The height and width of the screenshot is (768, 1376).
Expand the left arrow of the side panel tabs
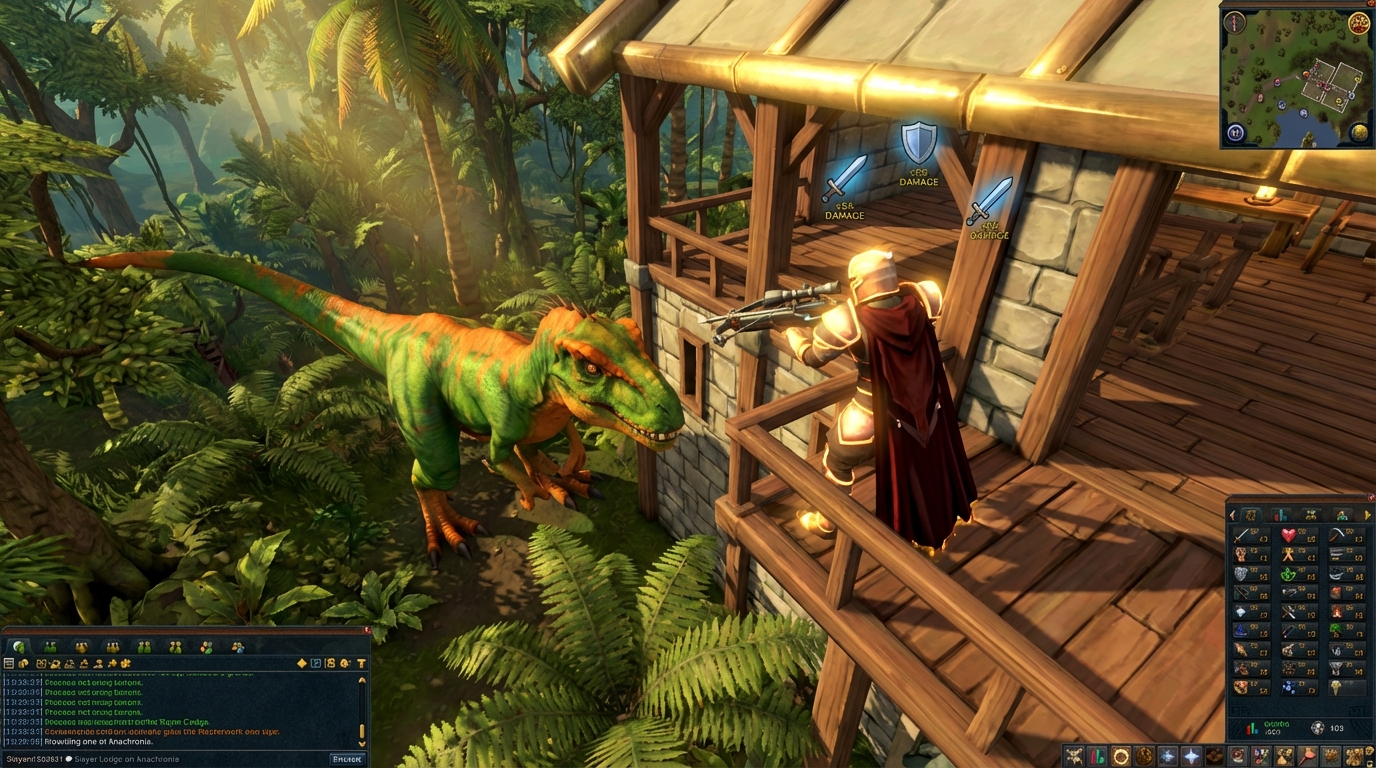point(1230,514)
